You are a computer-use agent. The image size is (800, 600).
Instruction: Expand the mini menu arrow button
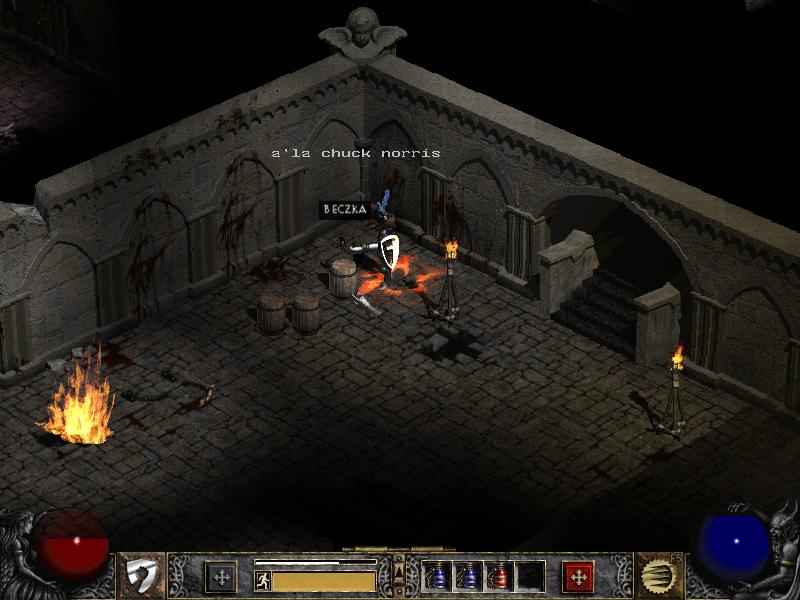click(399, 572)
